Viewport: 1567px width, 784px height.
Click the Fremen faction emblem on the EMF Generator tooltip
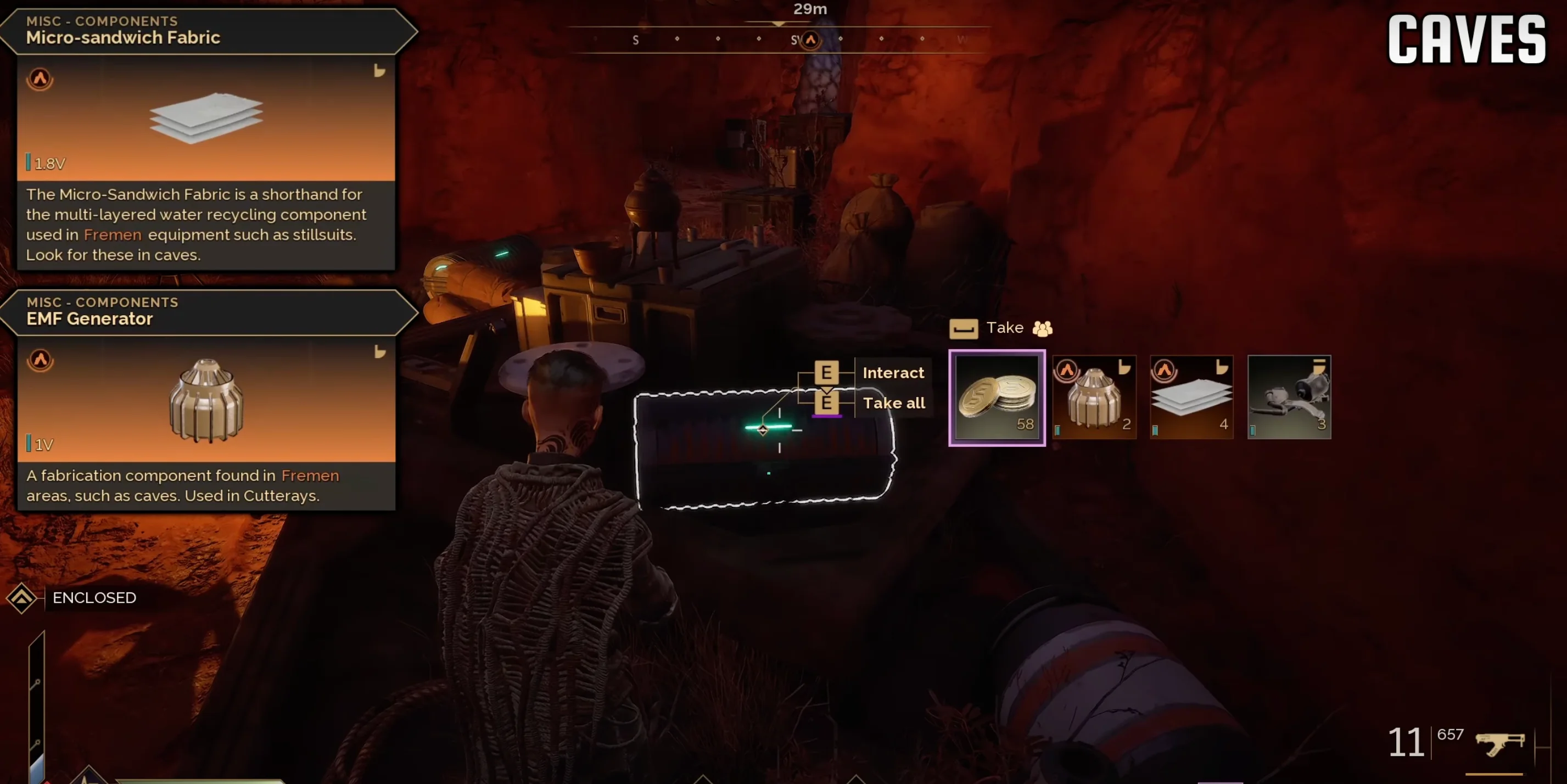point(40,360)
